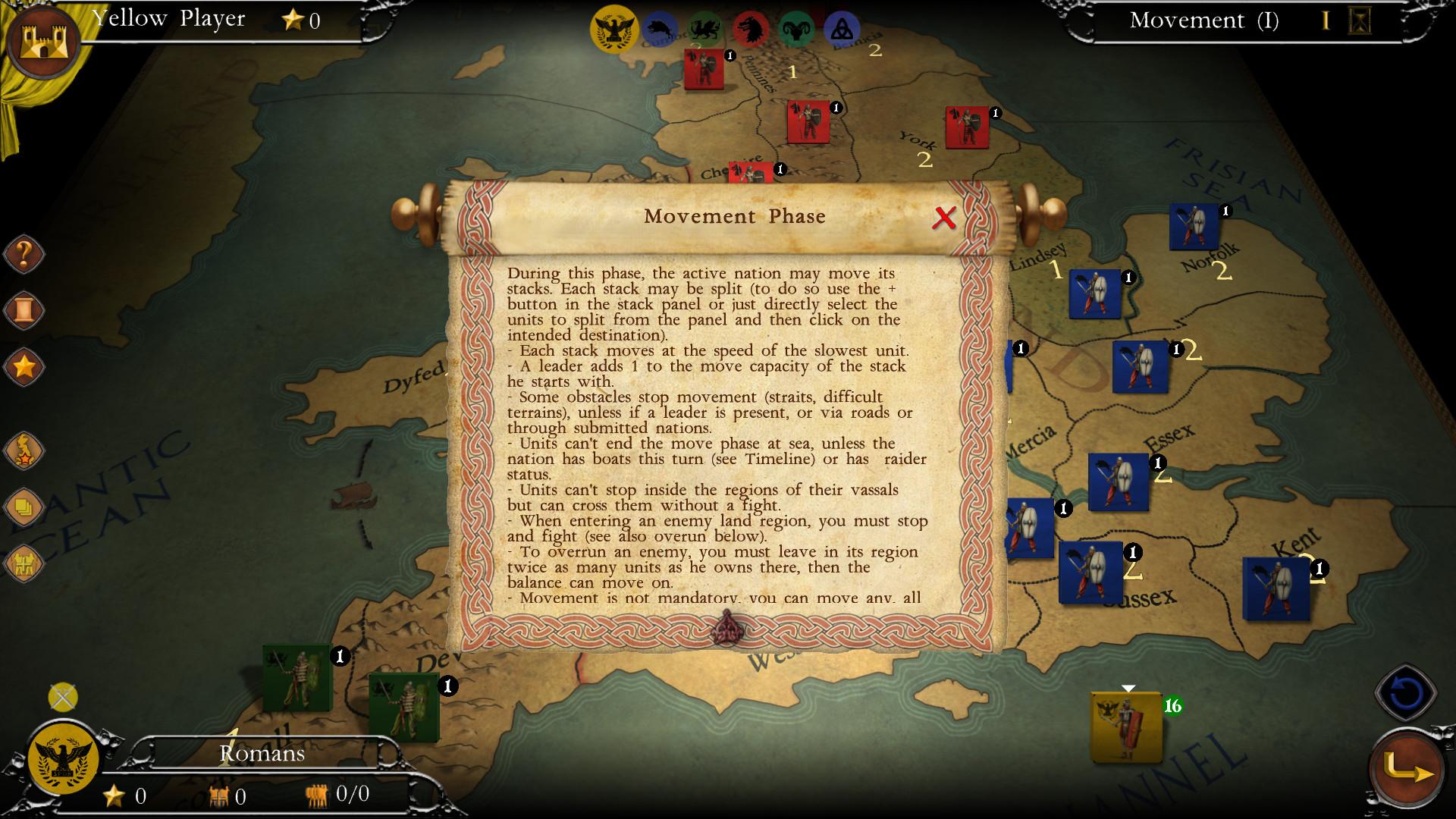Select the Movement (I) phase header
Viewport: 1456px width, 819px height.
[1202, 21]
